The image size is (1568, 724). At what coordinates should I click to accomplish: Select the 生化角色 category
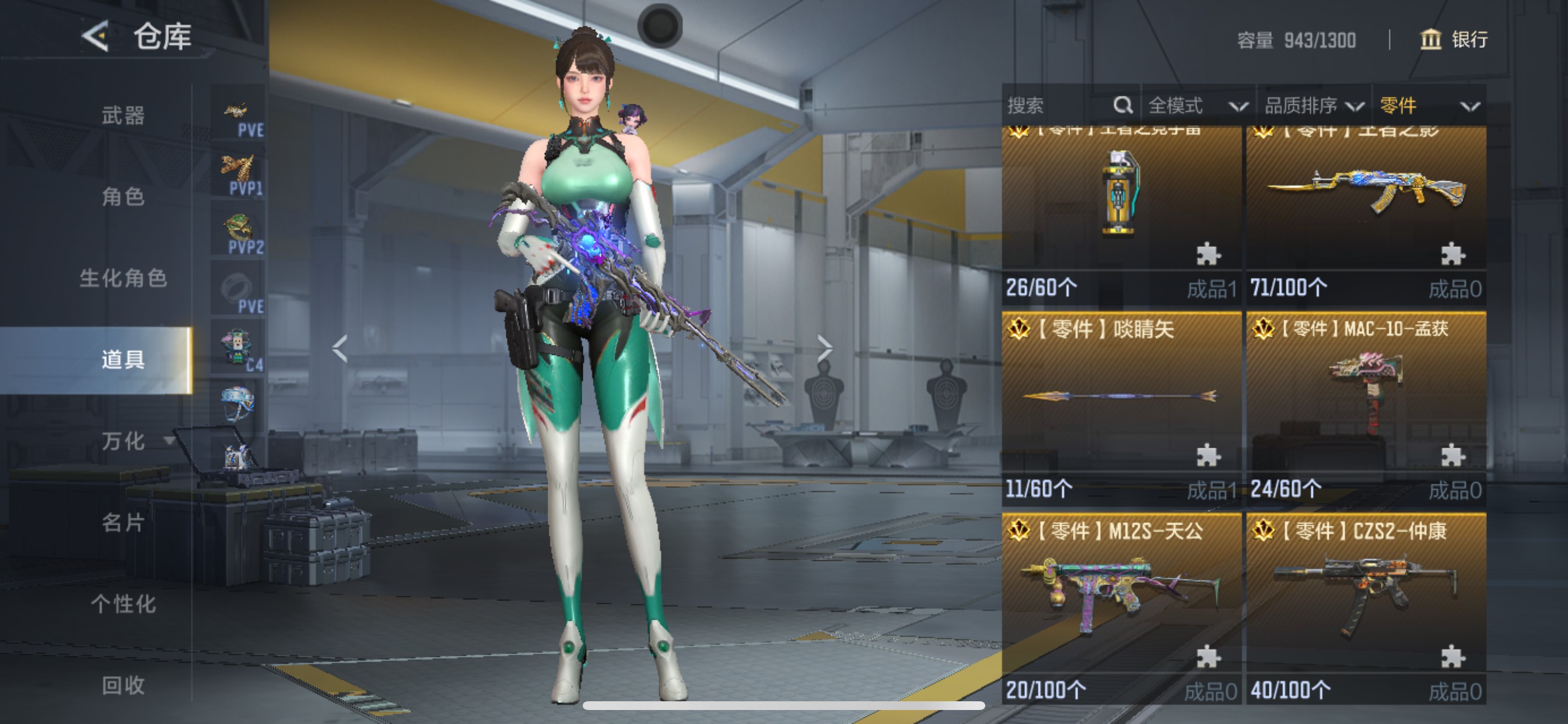(x=123, y=278)
